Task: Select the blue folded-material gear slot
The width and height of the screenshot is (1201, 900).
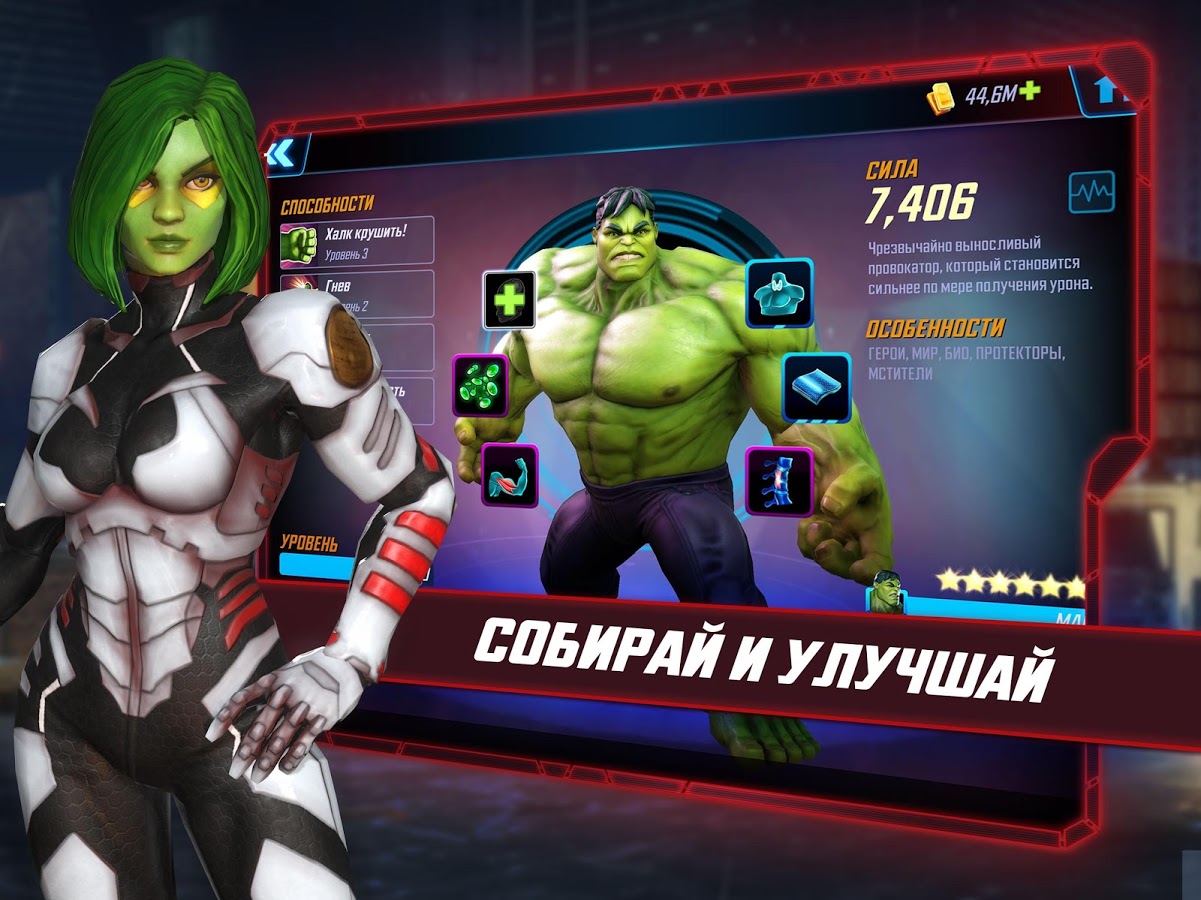Action: point(816,387)
